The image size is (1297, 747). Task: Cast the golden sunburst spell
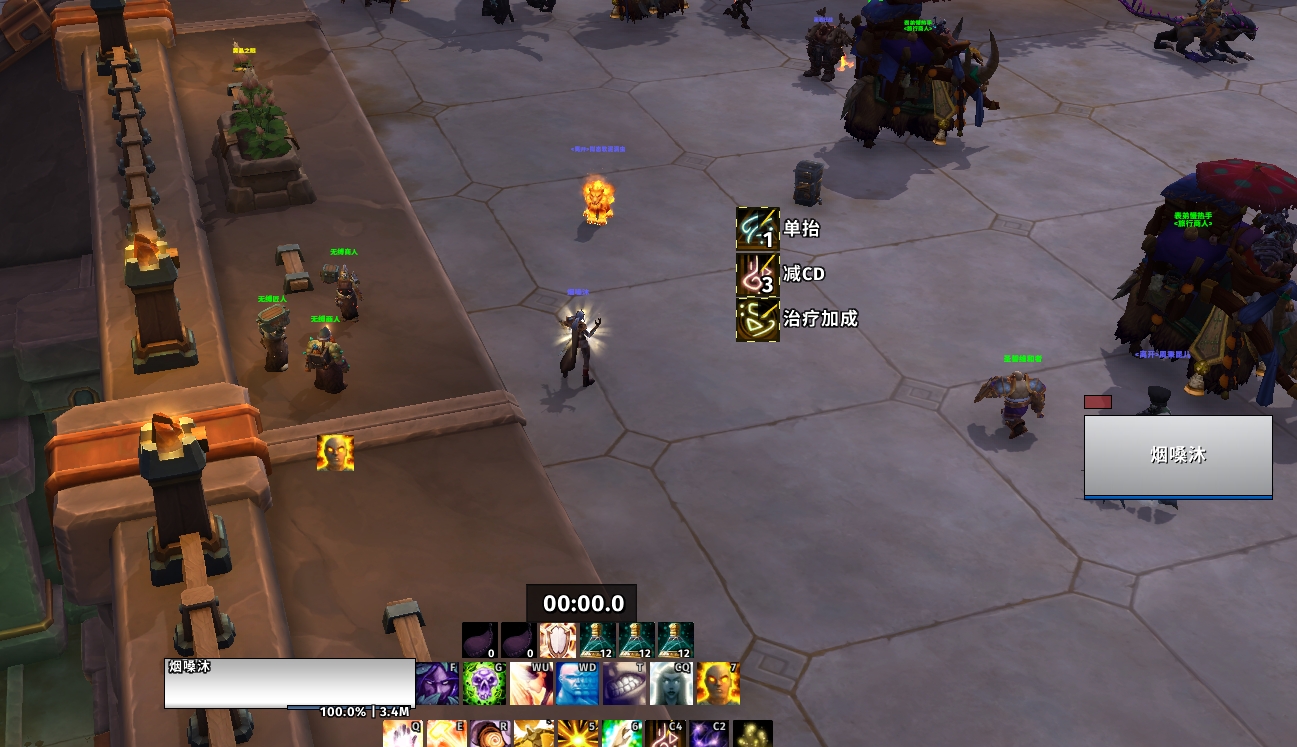577,734
